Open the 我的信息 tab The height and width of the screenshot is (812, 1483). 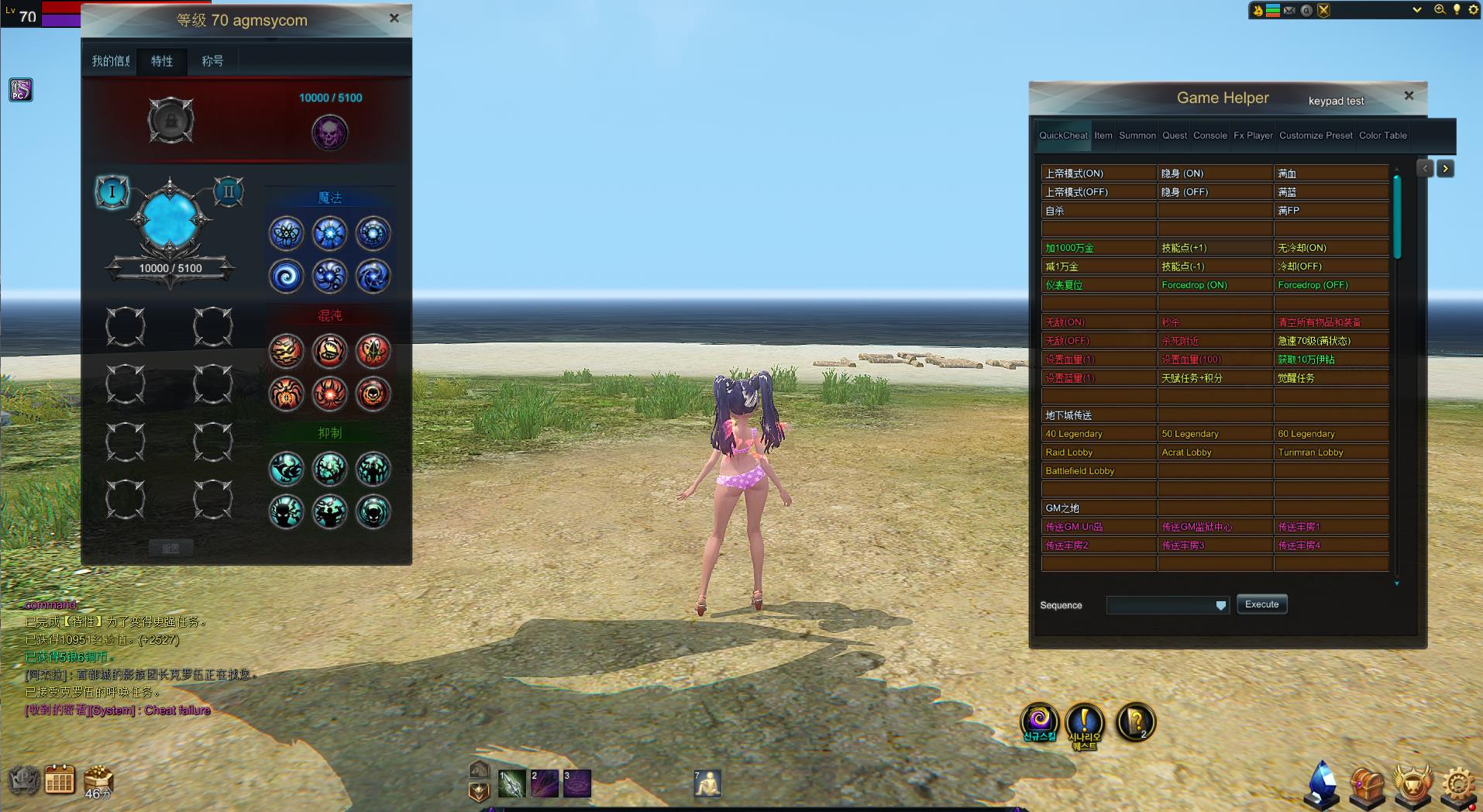[111, 60]
